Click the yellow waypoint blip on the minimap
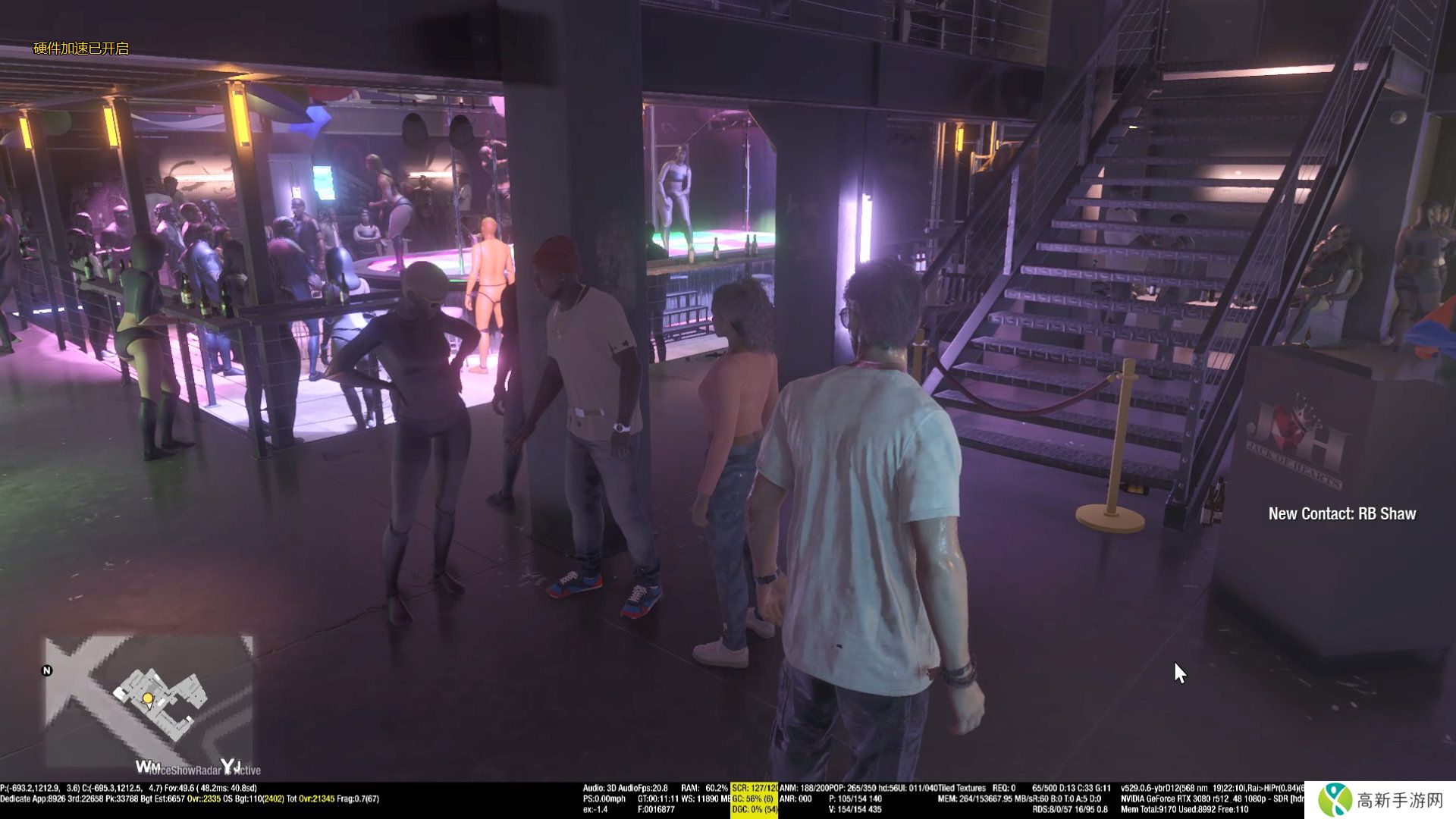 click(x=148, y=698)
